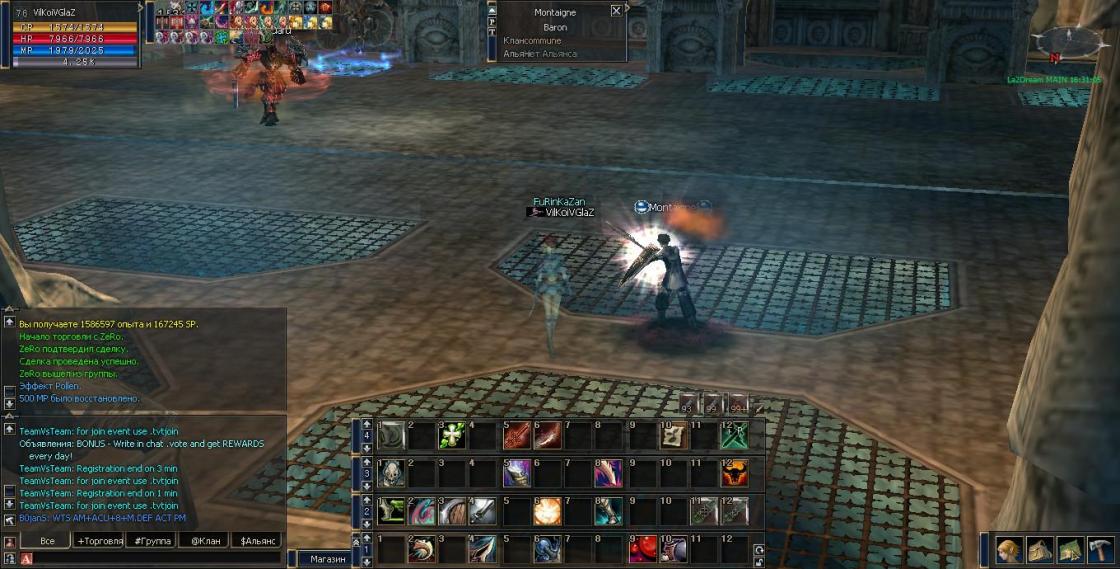
Task: Switch chat to the +Торговля tab
Action: pos(100,540)
